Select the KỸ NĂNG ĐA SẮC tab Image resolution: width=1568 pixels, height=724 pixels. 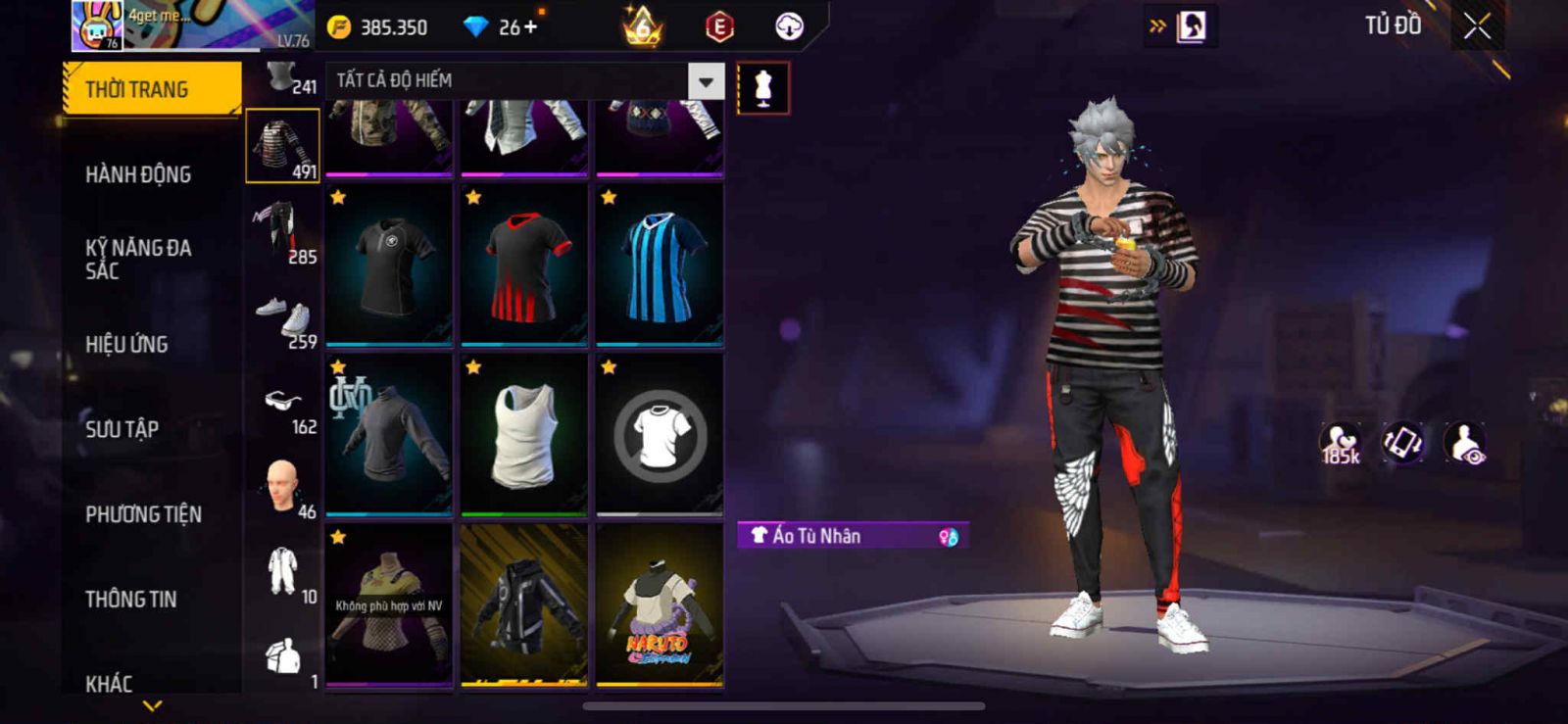[138, 259]
